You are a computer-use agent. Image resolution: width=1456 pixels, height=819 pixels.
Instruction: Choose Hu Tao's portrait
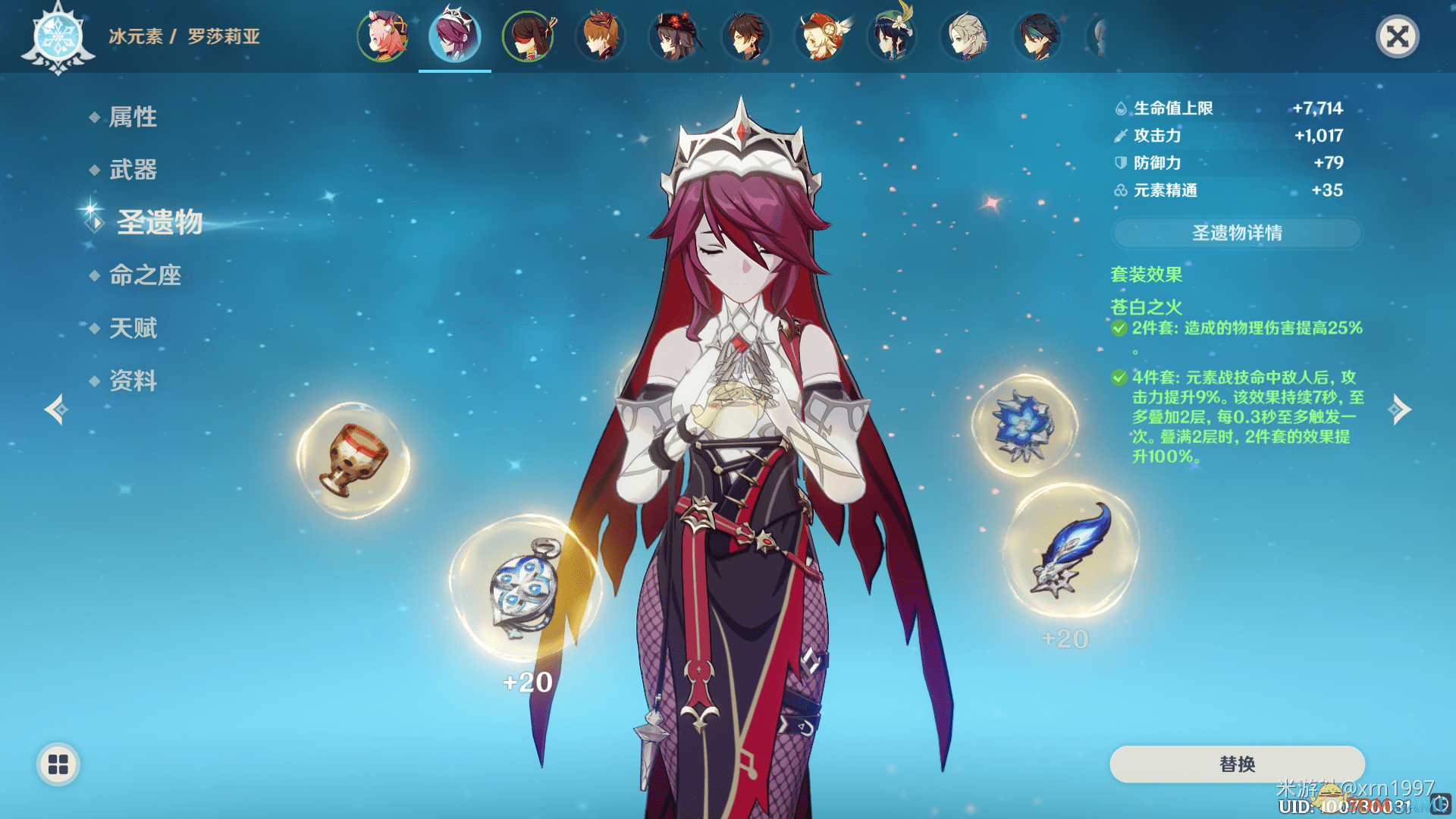tap(674, 36)
